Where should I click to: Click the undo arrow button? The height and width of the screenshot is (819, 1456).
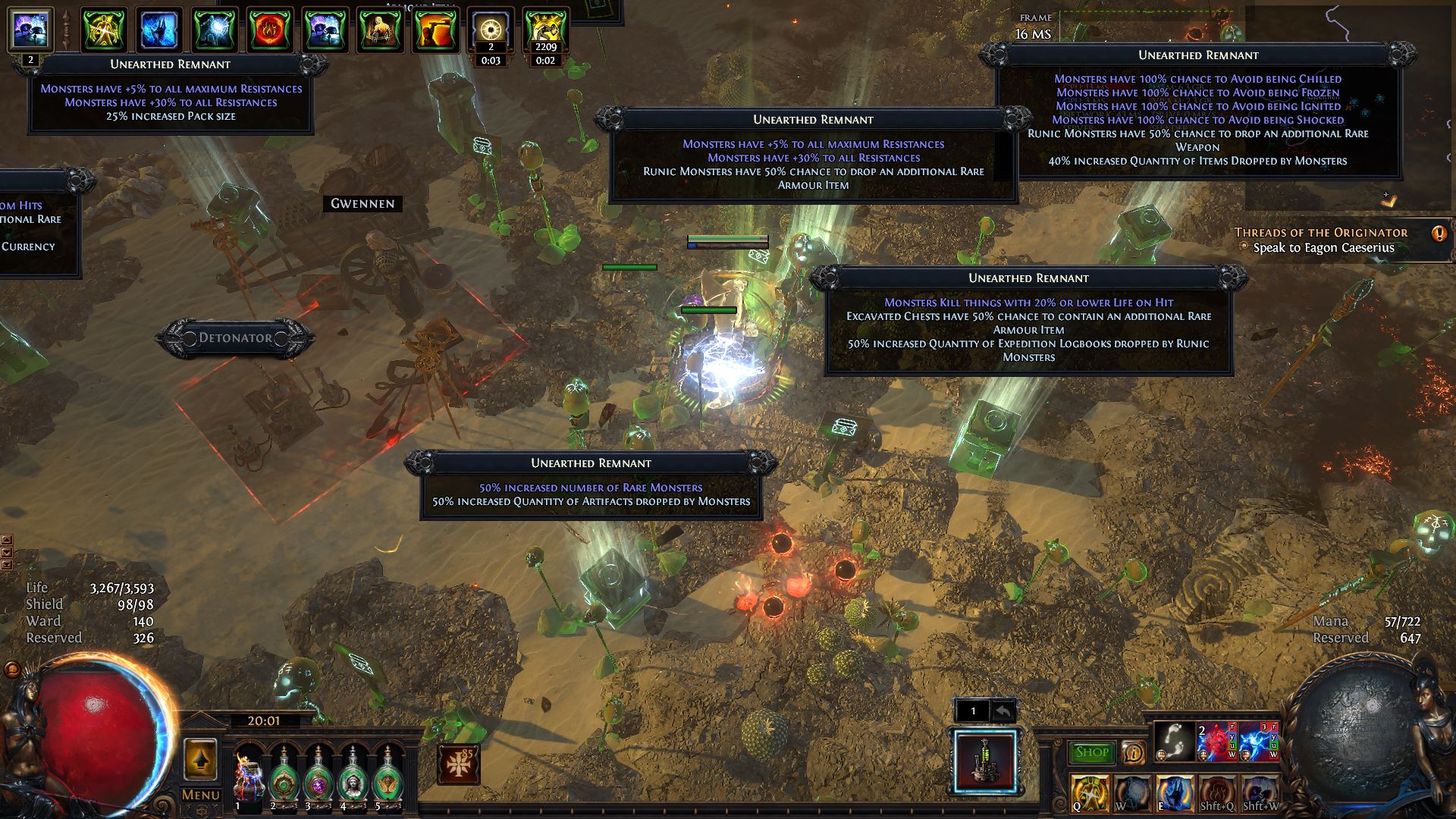(x=1003, y=711)
